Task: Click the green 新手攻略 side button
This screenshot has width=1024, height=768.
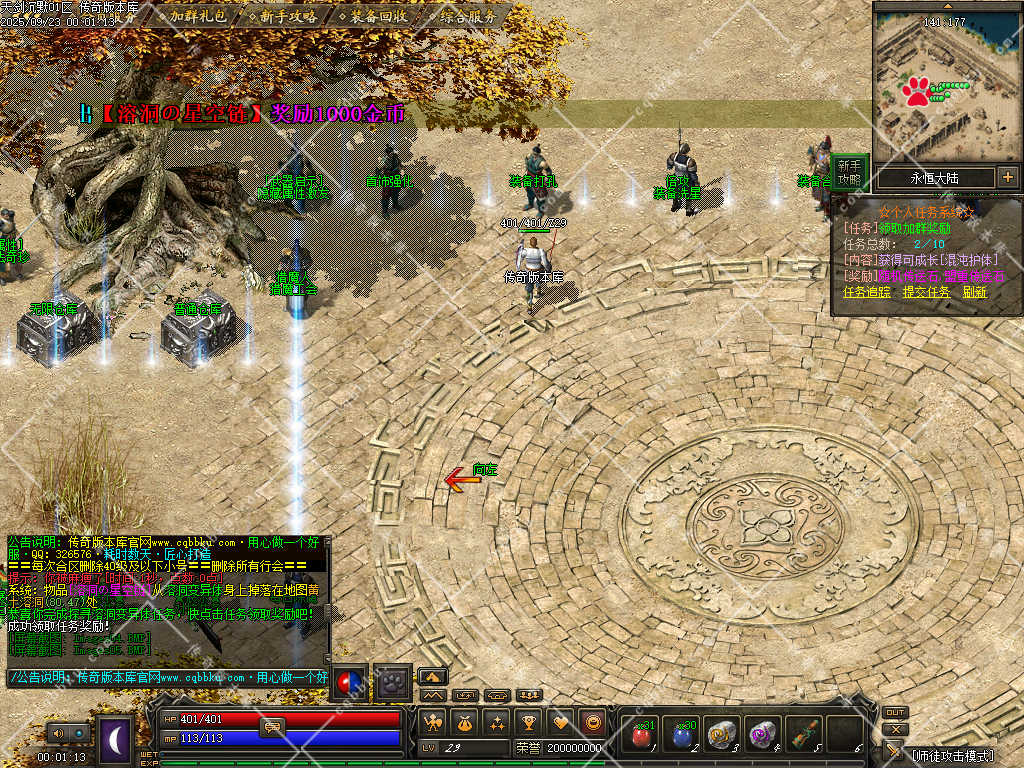Action: tap(849, 172)
